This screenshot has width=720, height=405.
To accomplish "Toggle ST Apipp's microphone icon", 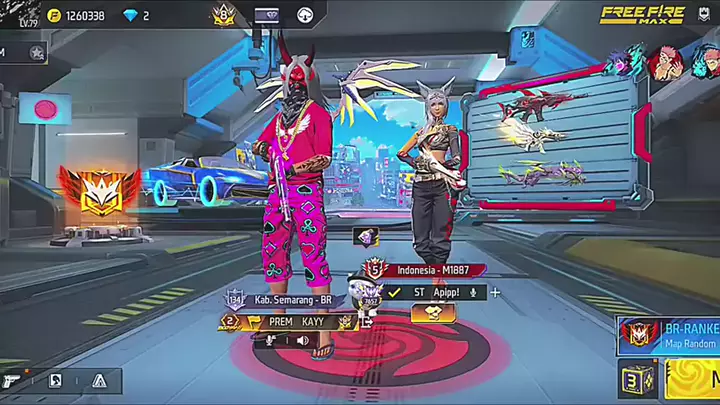I will point(472,292).
